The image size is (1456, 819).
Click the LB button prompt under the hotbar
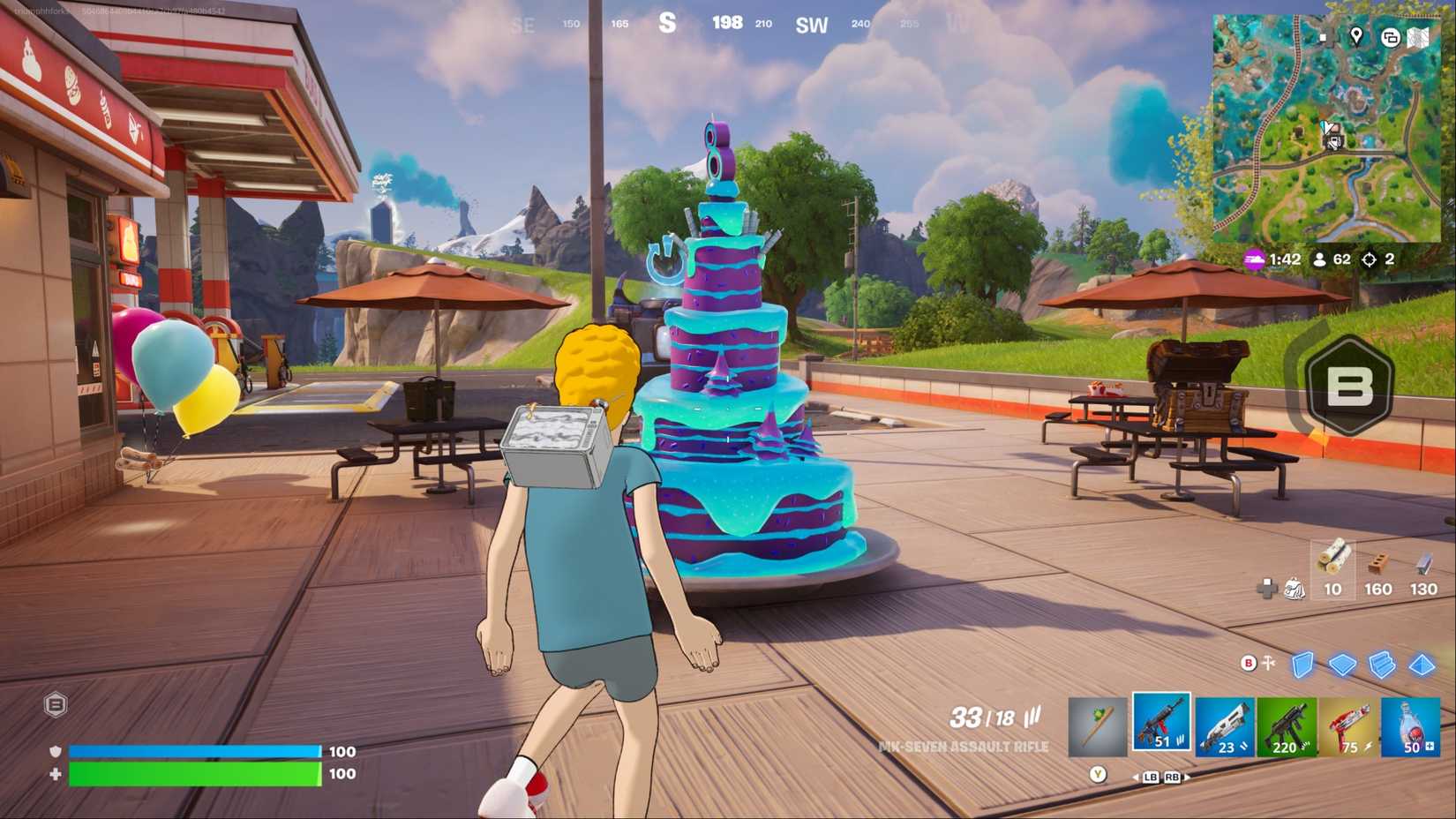(1151, 778)
